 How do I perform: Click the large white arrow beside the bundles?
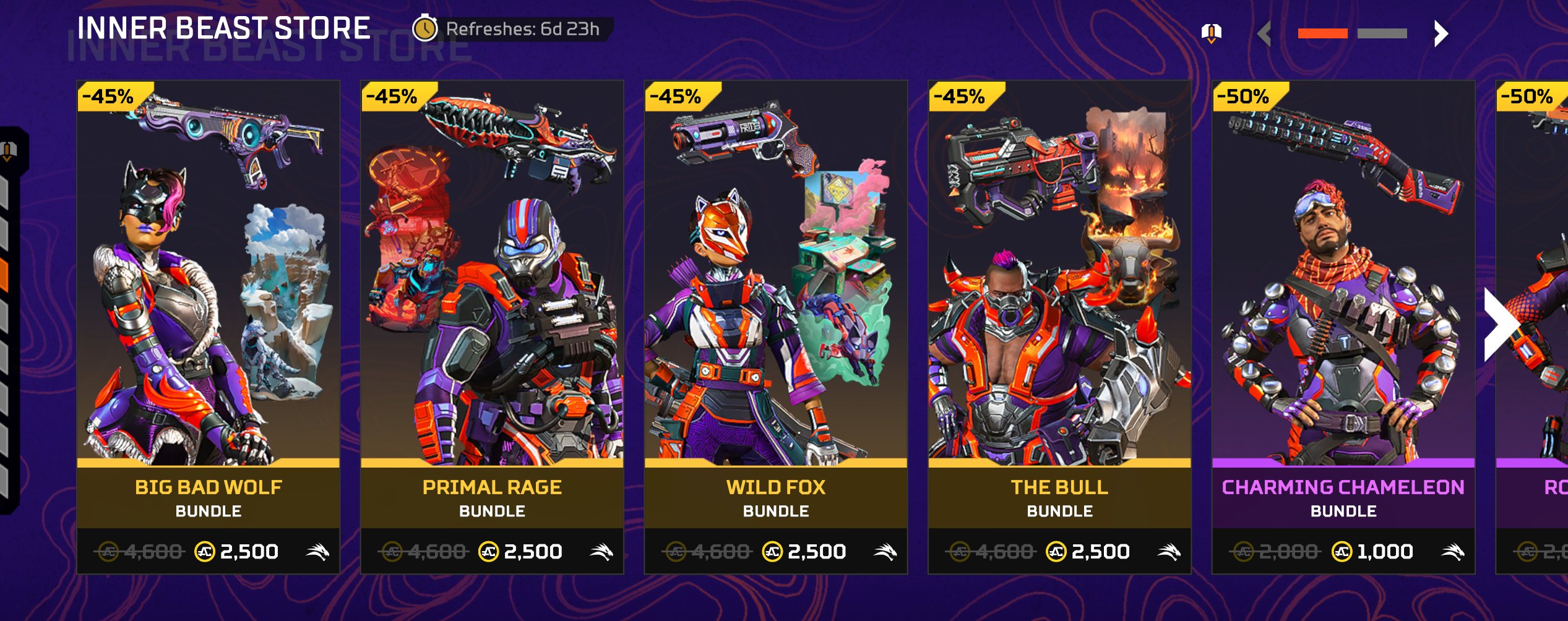click(x=1500, y=324)
